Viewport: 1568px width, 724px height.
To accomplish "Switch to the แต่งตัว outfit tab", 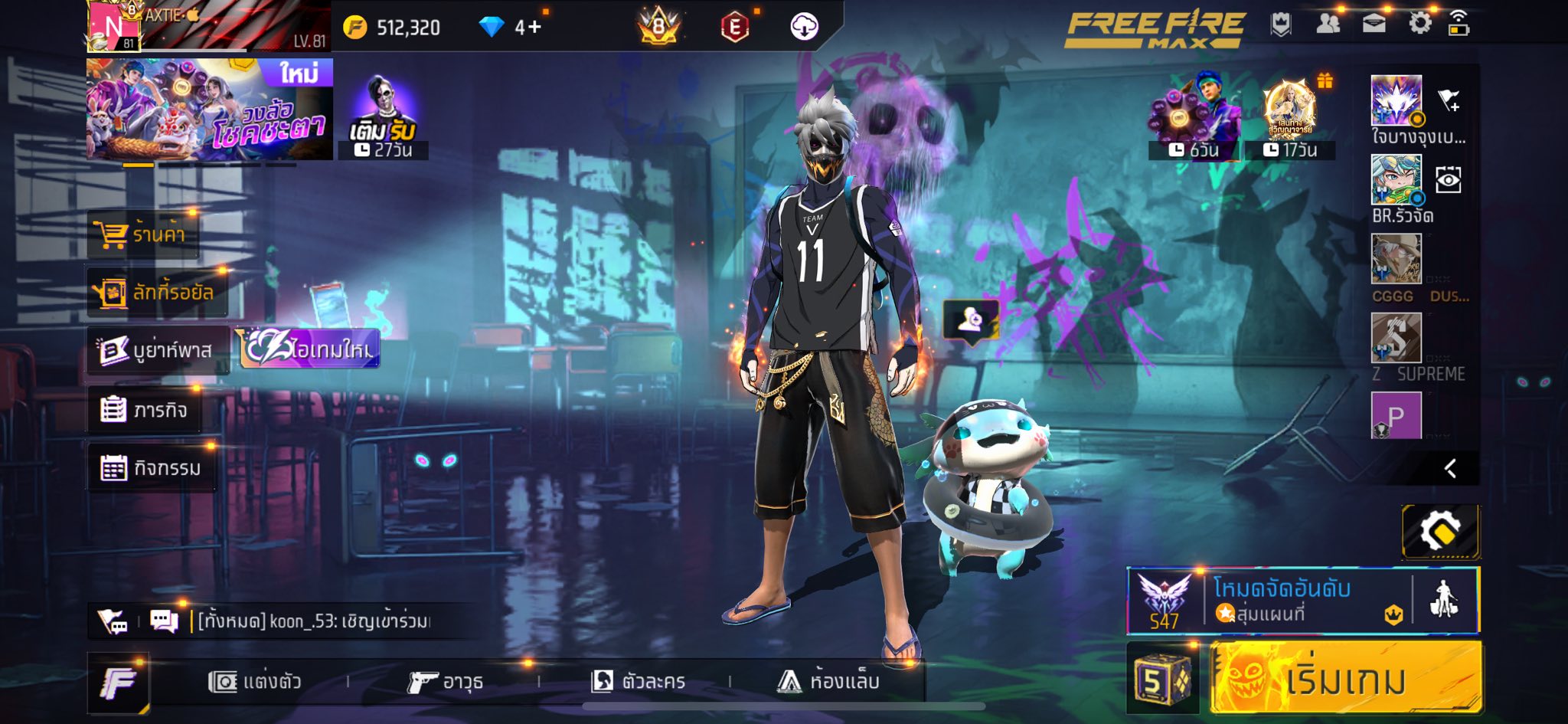I will [x=255, y=681].
